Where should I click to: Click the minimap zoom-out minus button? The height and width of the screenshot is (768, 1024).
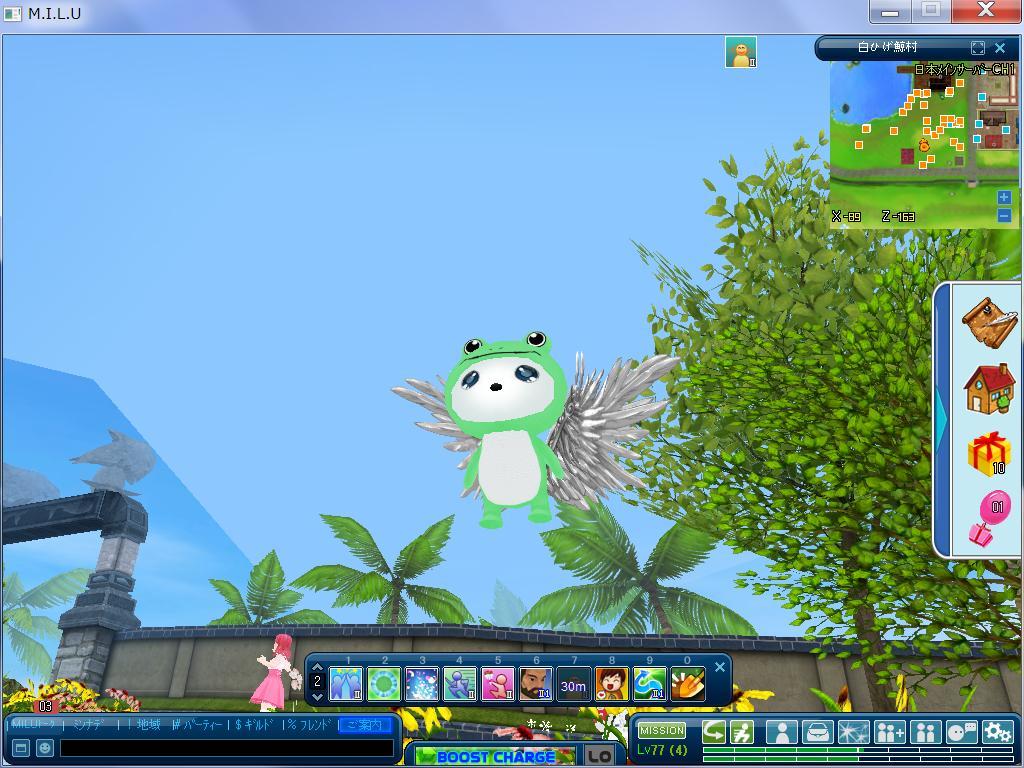[1004, 215]
